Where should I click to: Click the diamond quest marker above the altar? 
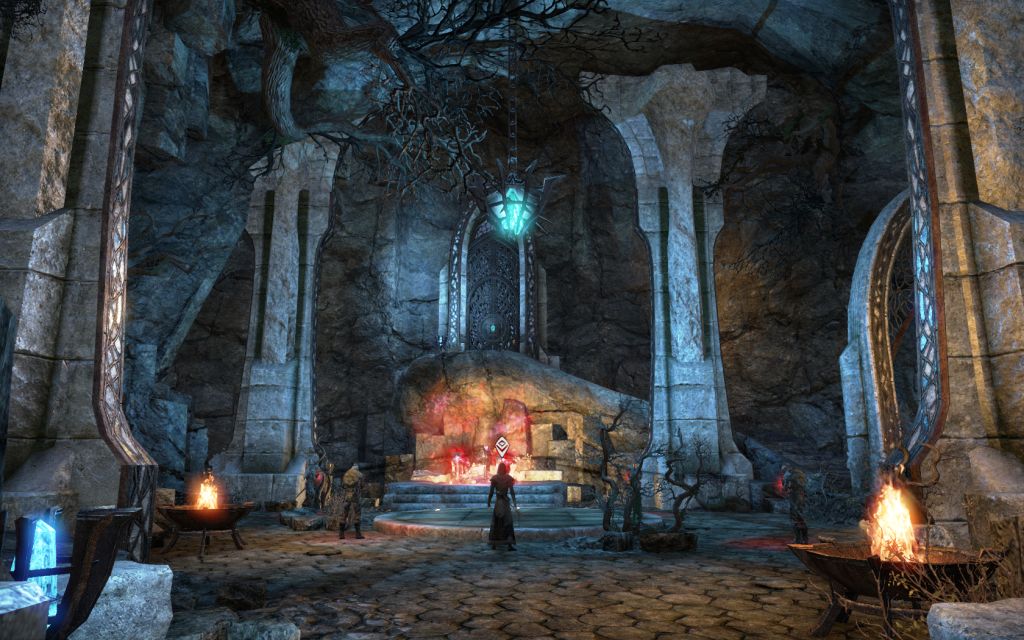coord(501,445)
